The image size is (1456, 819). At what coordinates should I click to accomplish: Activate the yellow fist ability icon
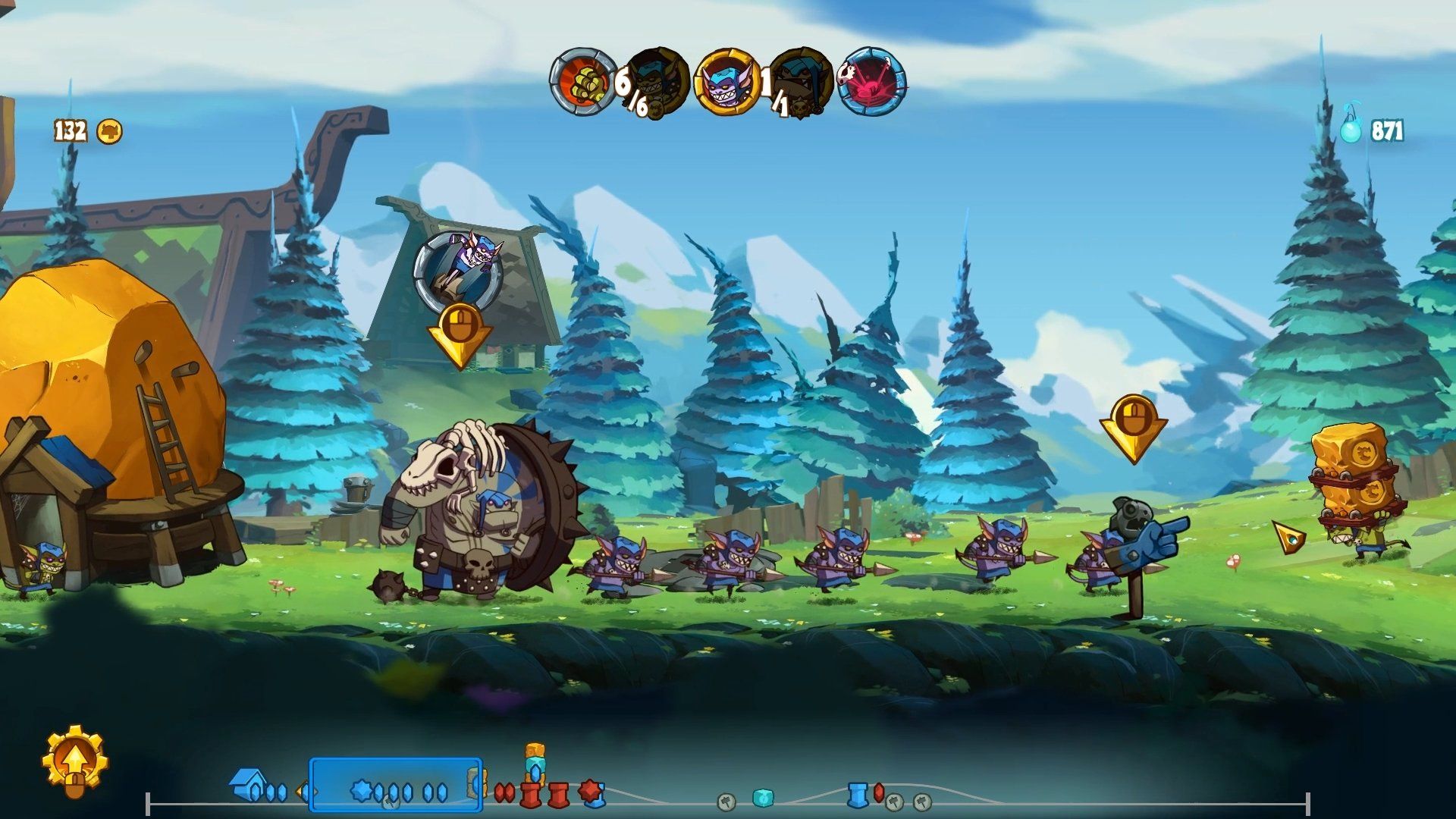[583, 81]
